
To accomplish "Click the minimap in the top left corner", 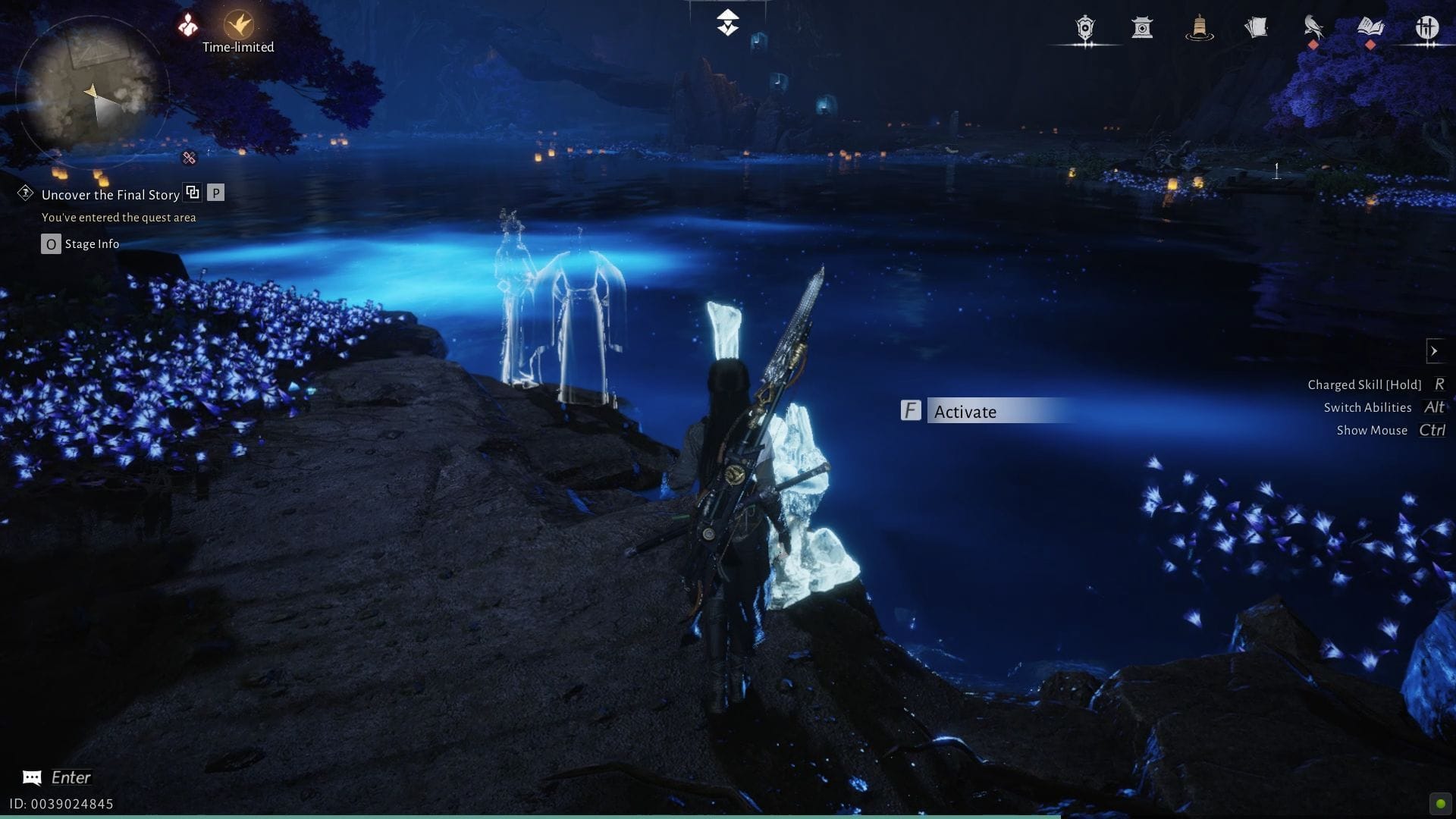I will coord(95,91).
